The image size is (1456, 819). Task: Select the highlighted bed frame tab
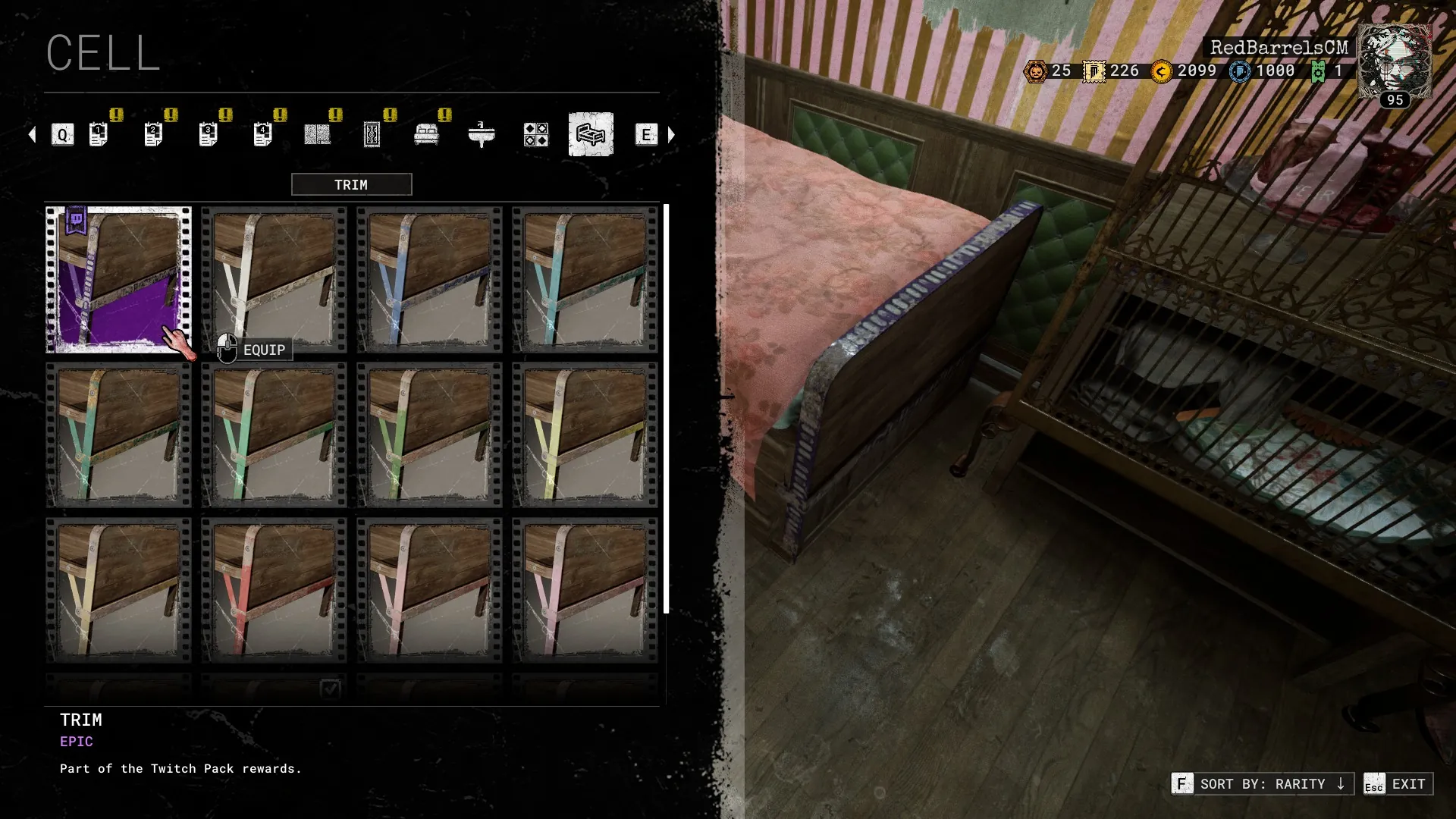[x=591, y=134]
